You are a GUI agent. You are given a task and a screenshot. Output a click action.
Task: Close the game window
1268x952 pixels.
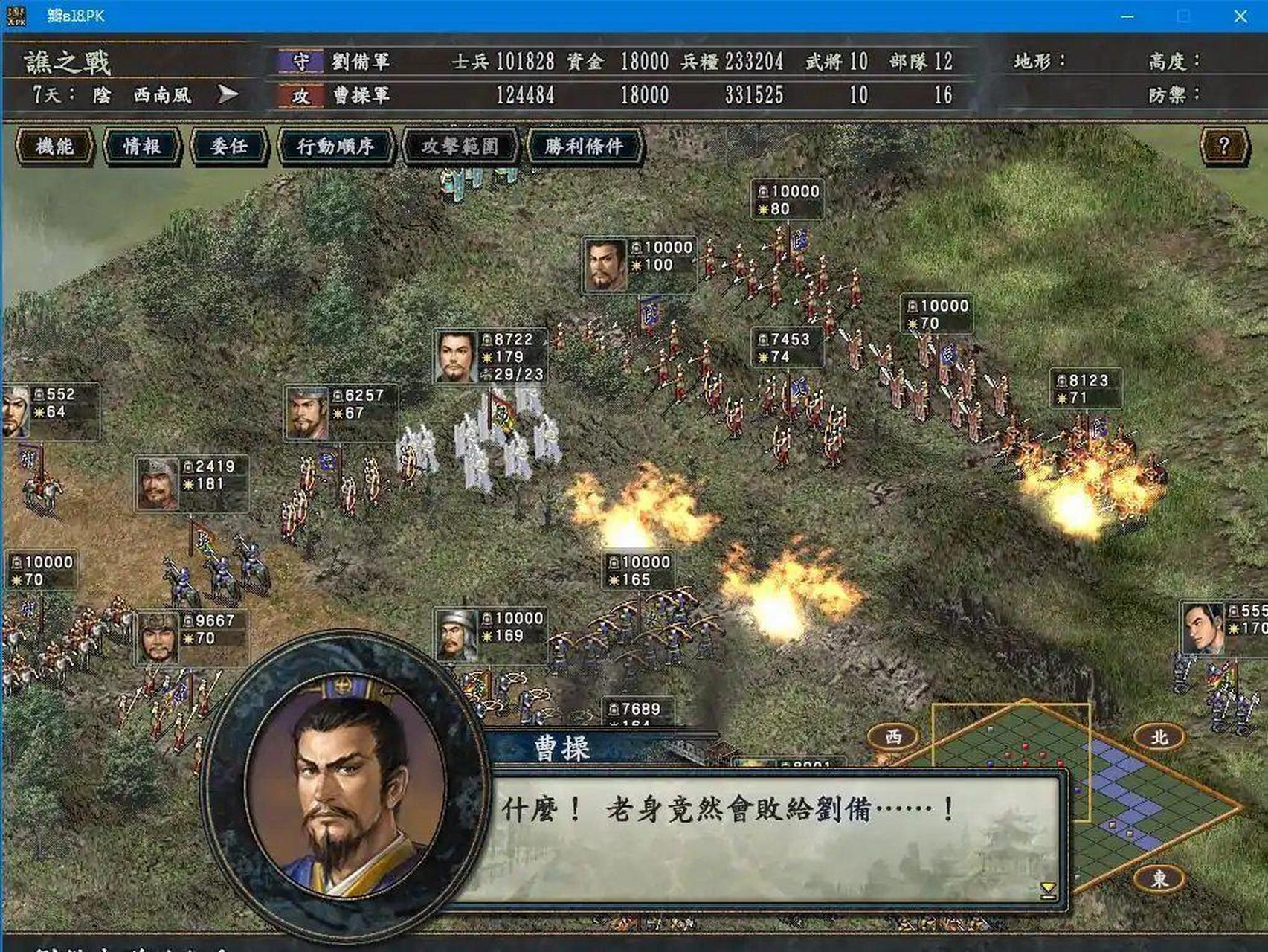(x=1240, y=16)
